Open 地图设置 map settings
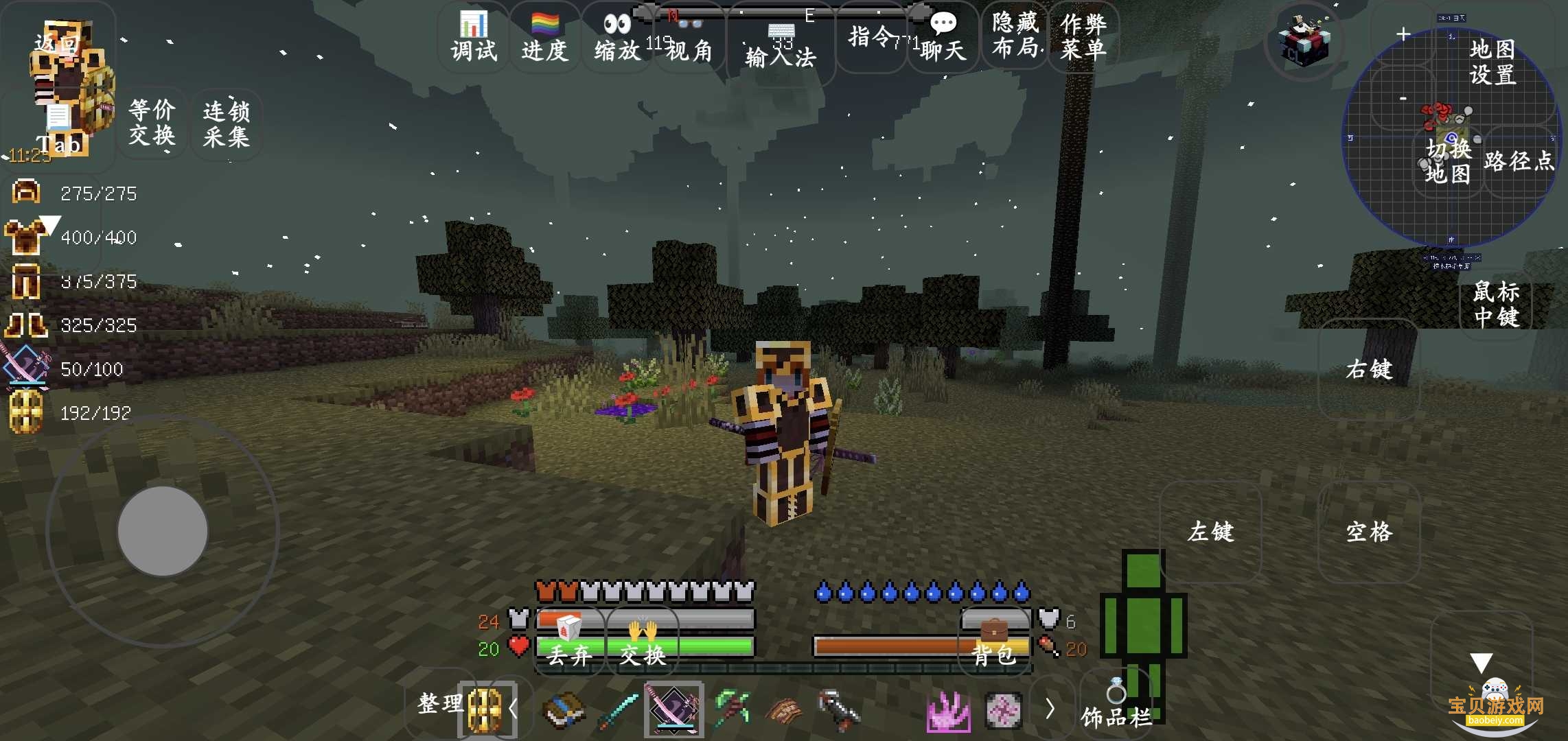This screenshot has height=741, width=1568. 1492,62
